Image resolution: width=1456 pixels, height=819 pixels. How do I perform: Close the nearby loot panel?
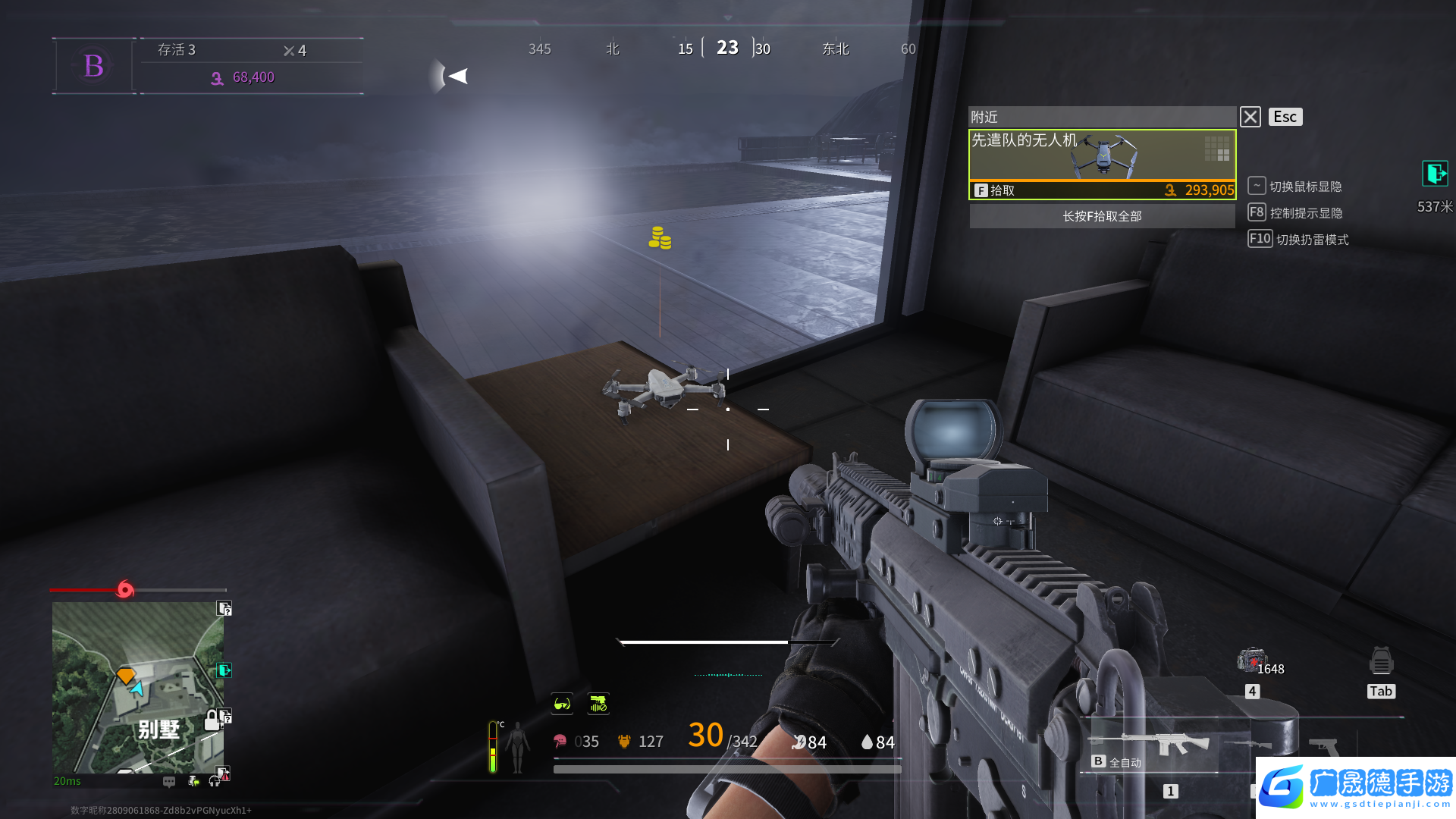click(1250, 117)
